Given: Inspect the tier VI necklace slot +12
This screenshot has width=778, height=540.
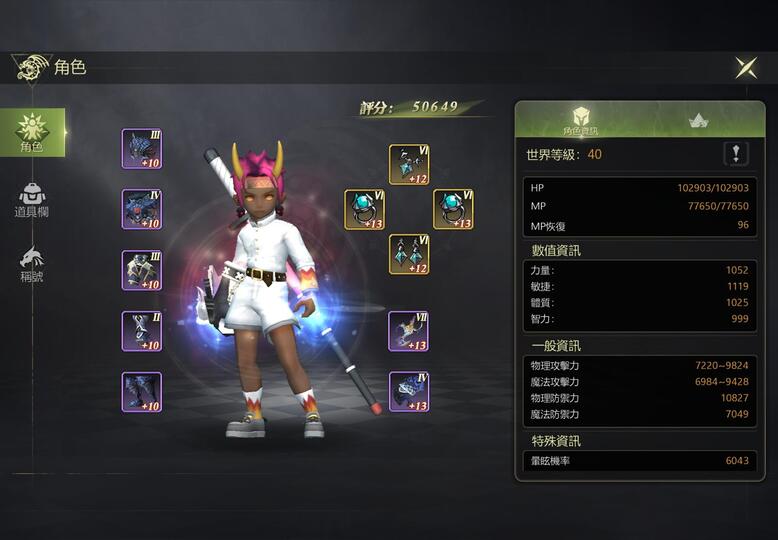Looking at the screenshot, I should (409, 165).
